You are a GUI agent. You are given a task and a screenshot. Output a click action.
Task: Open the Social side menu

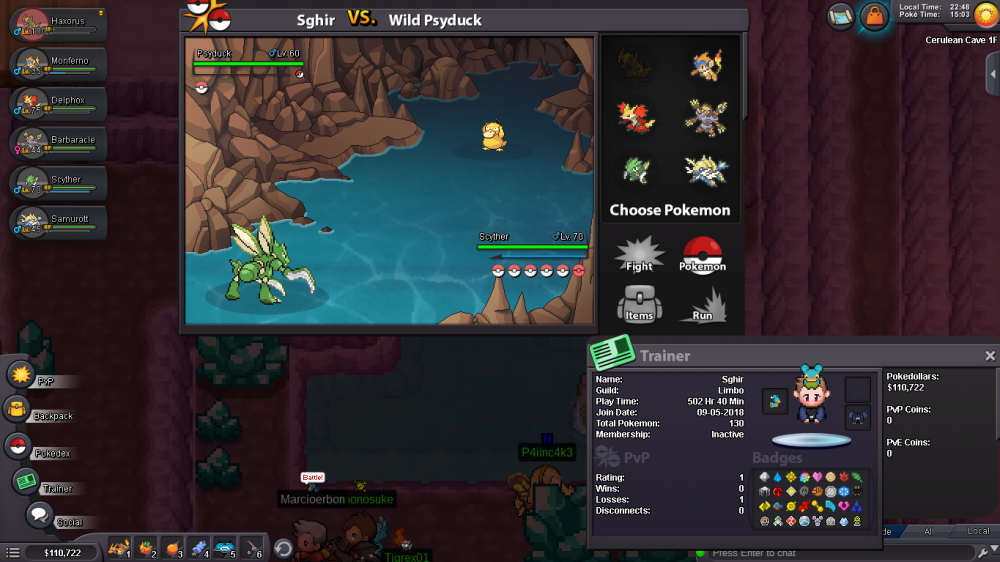pyautogui.click(x=40, y=516)
